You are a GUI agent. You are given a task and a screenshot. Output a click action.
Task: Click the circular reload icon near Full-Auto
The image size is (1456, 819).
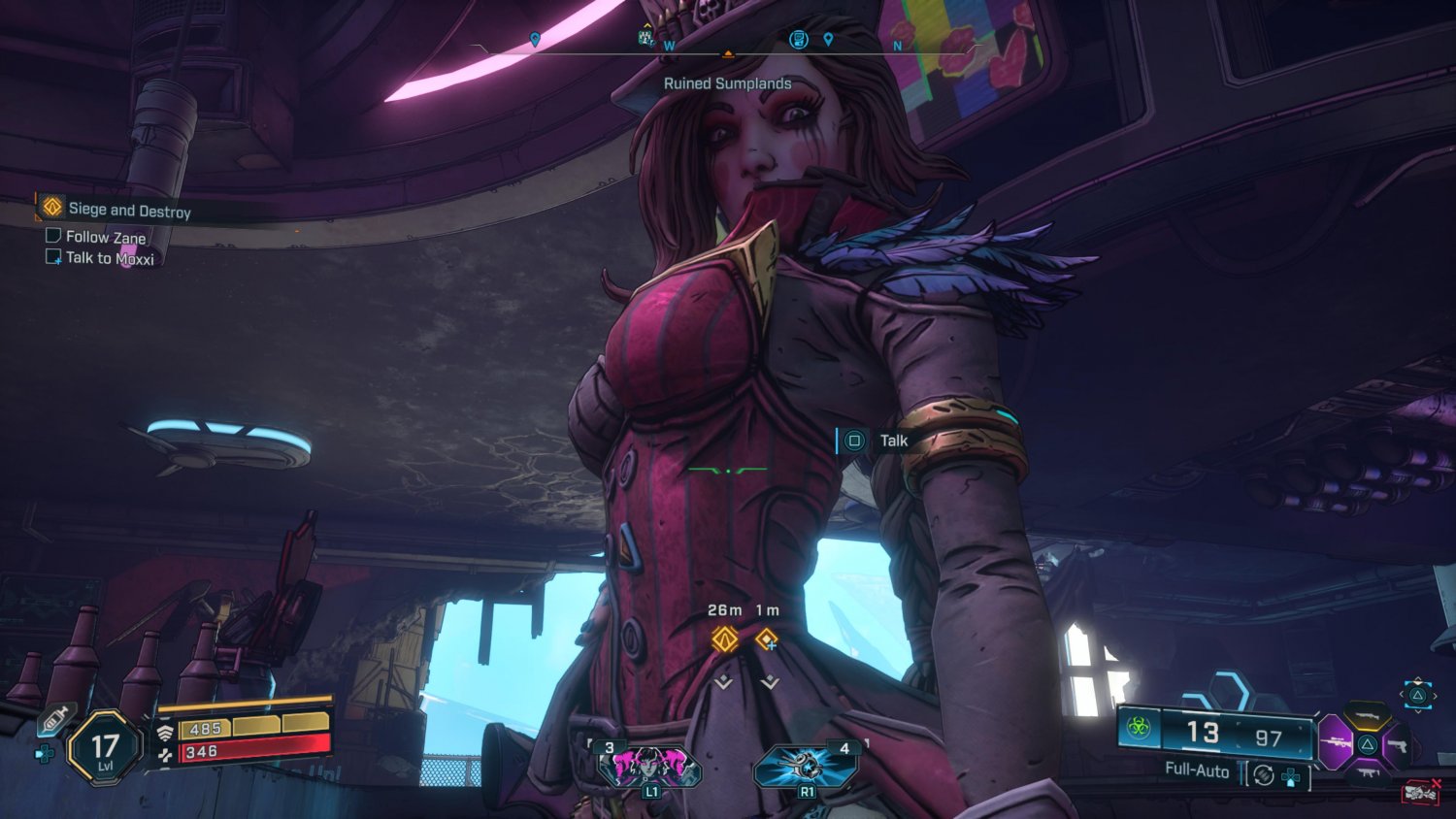1262,773
